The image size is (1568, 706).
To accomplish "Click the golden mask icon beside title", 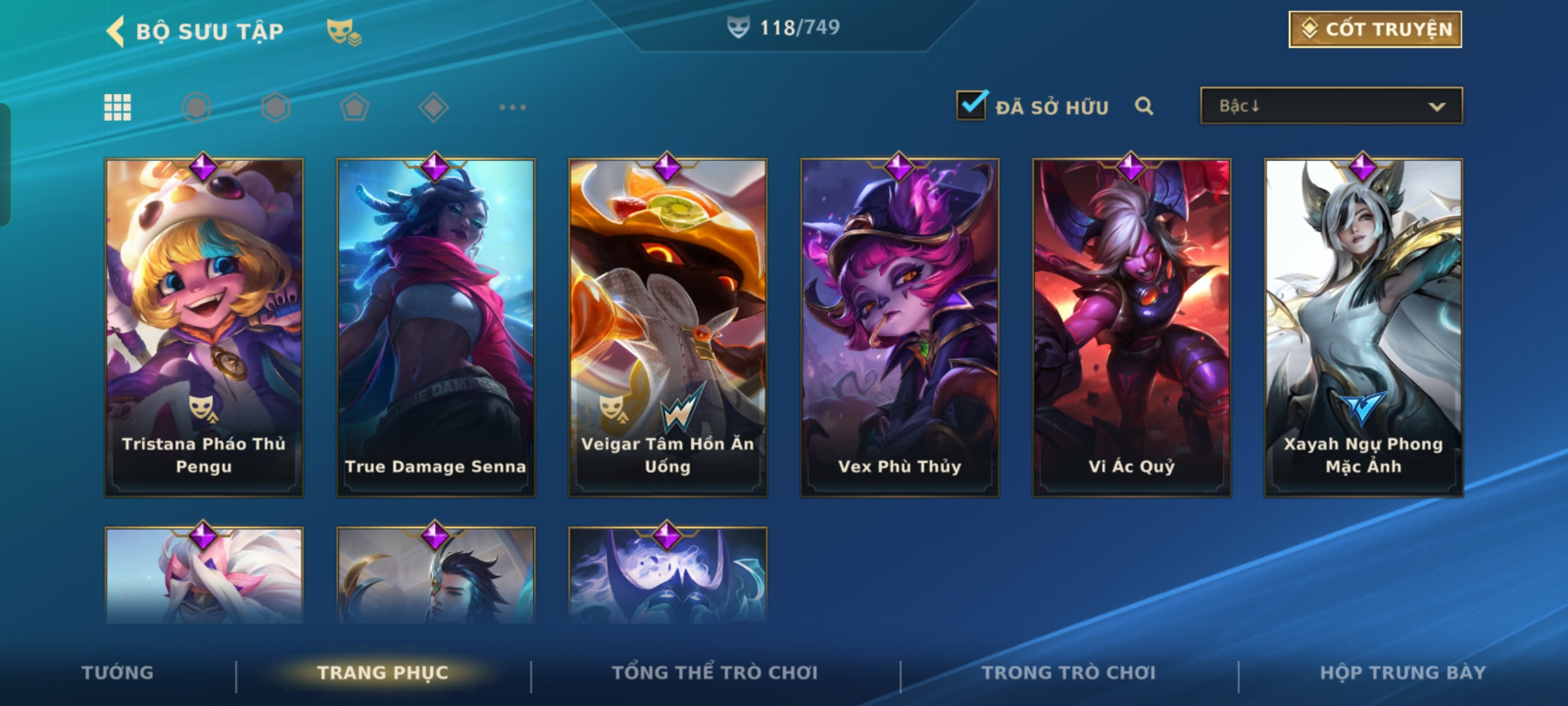I will point(344,31).
